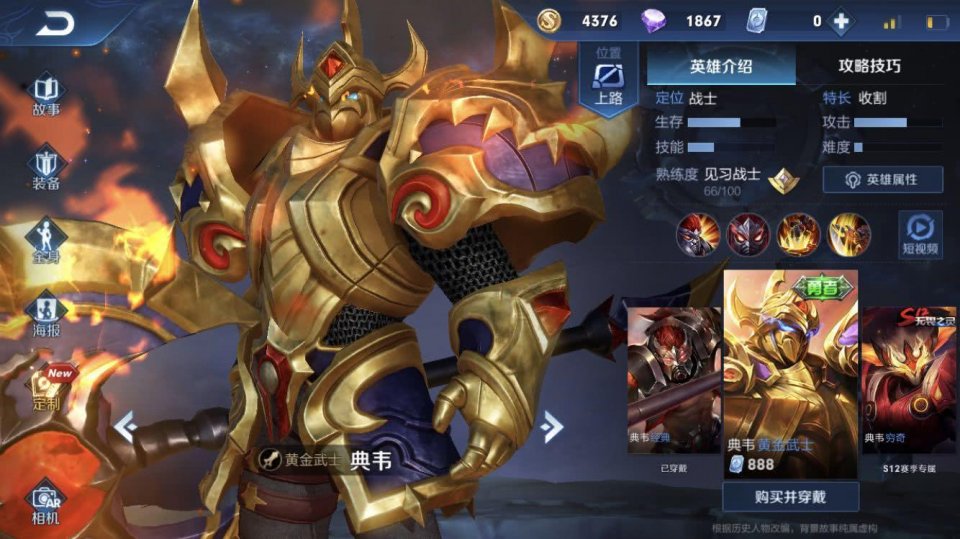Buy and equip skin with 购买并穿戴
The width and height of the screenshot is (960, 539).
tap(791, 496)
